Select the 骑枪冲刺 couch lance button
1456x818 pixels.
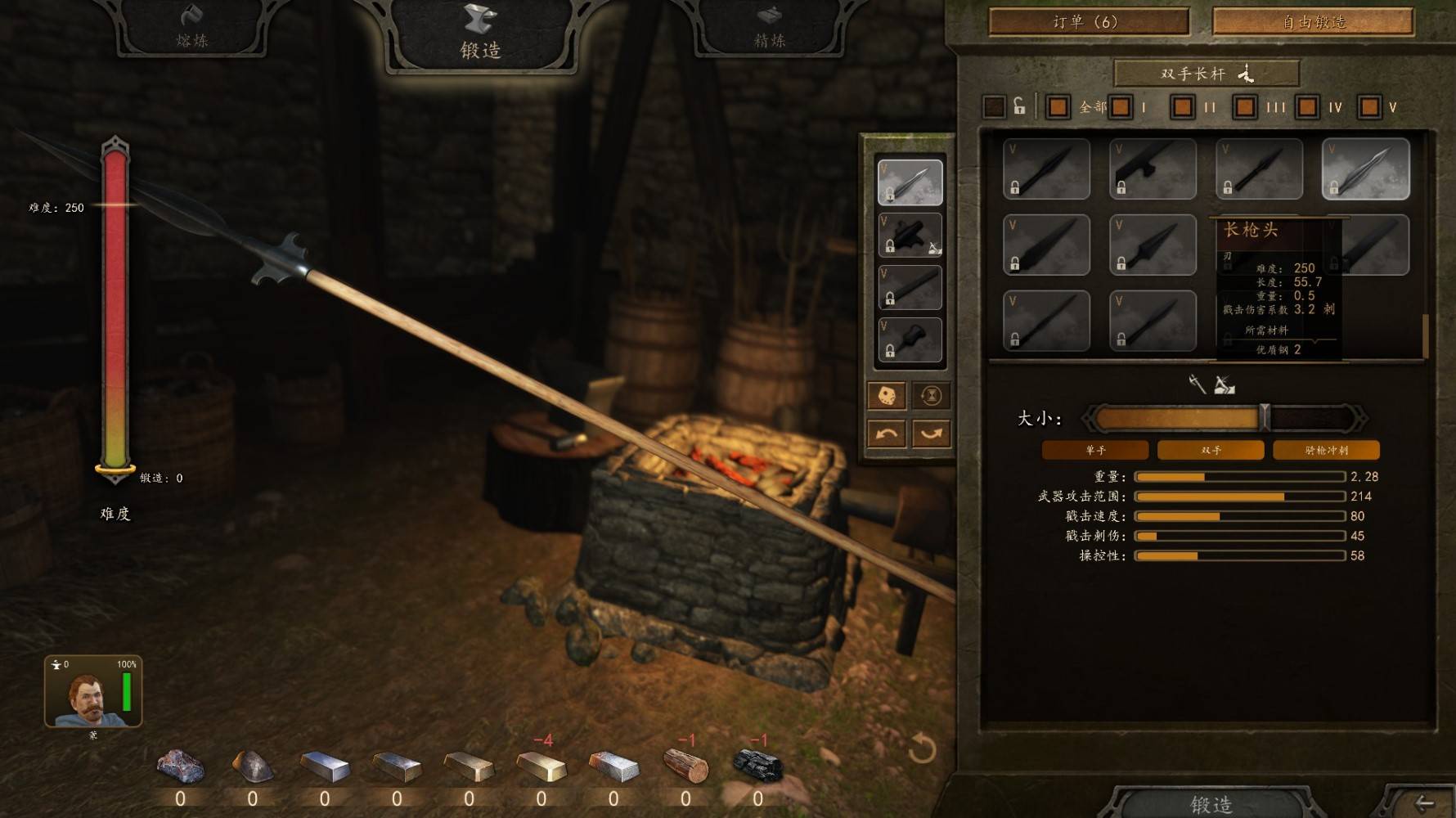click(1326, 450)
